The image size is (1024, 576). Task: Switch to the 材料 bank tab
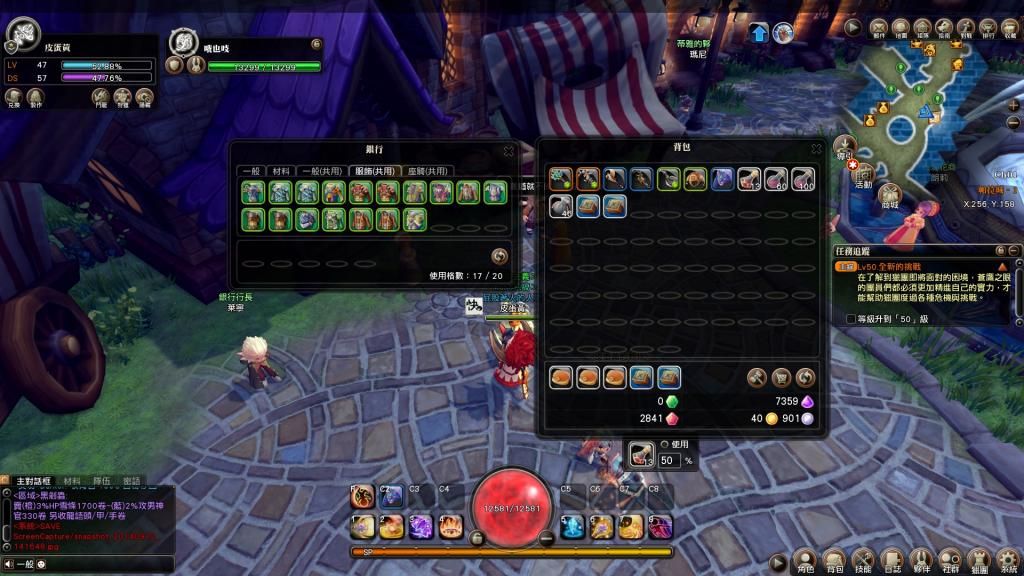282,171
